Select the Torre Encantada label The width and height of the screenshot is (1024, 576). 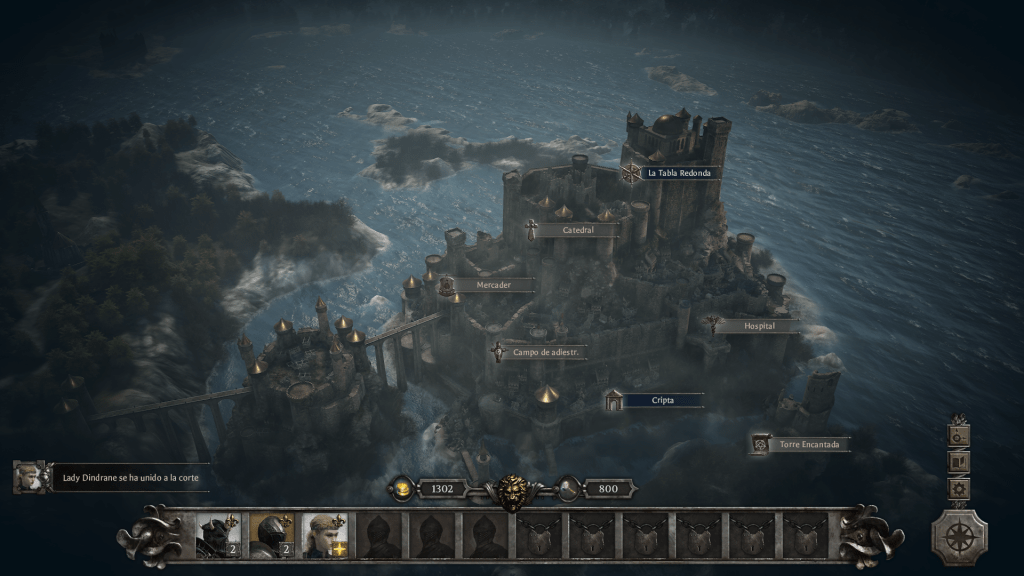coord(808,444)
